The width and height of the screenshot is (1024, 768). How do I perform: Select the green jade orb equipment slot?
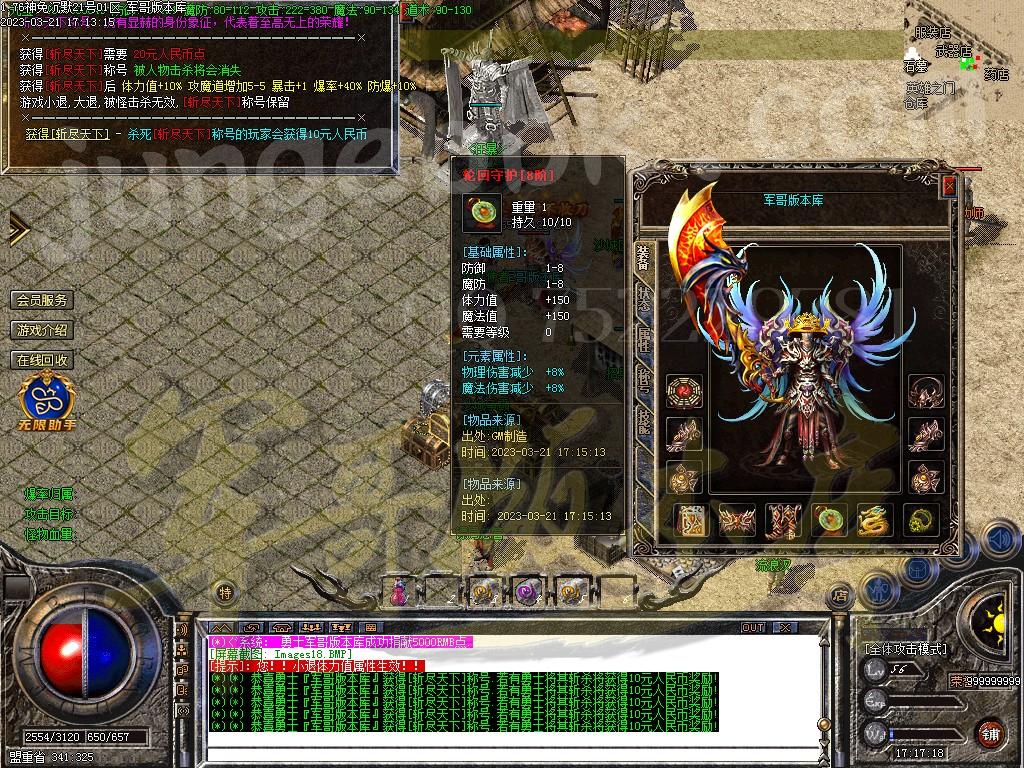(829, 520)
